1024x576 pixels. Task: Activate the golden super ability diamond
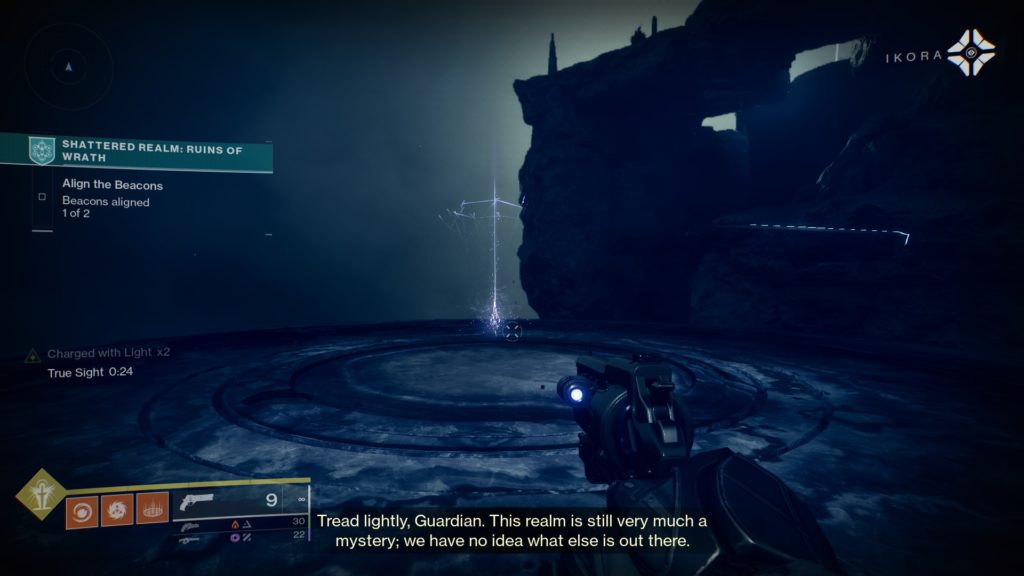[x=40, y=493]
